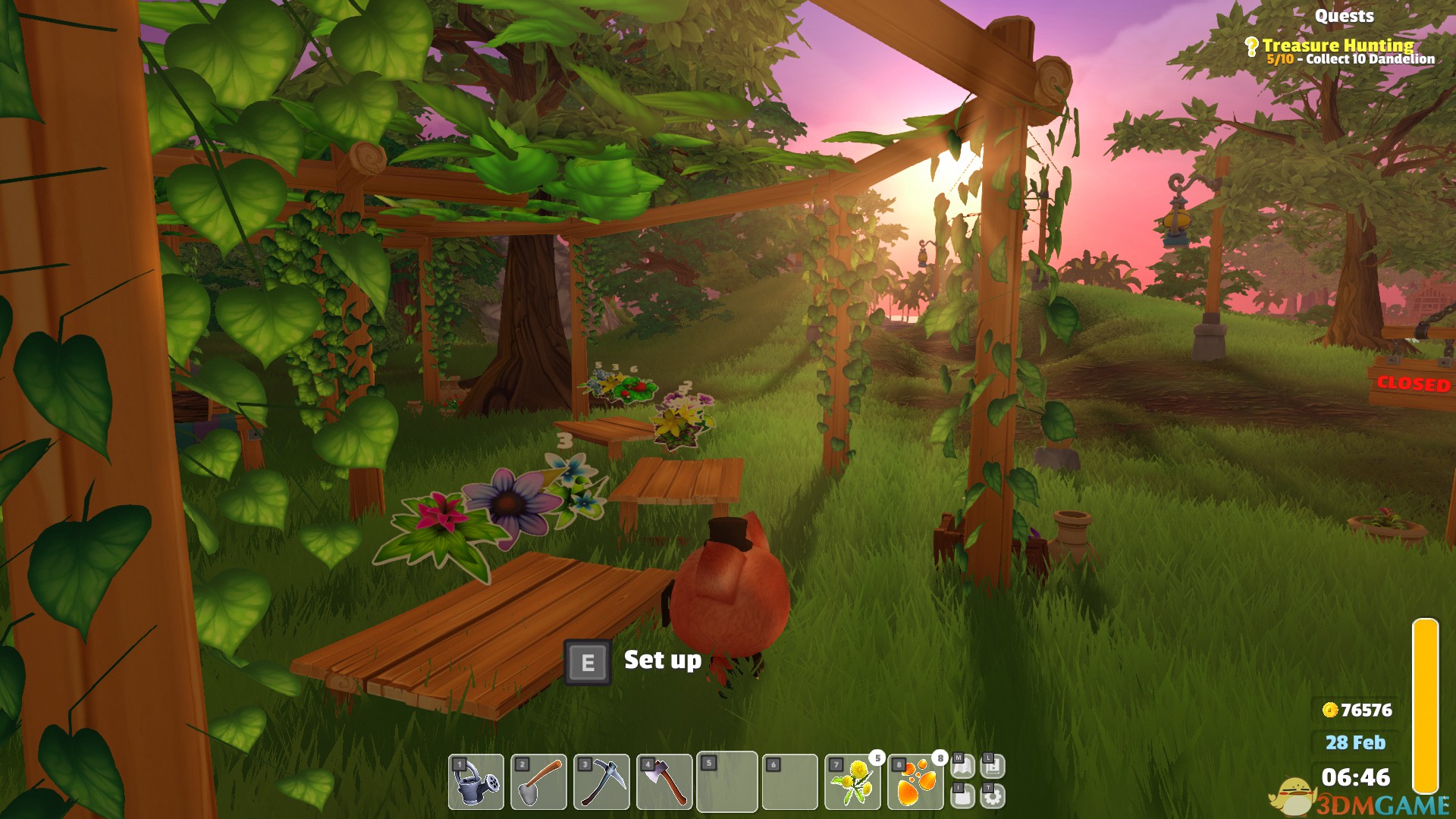
Task: Pick the dandelion stack in the hotbar
Action: (x=853, y=783)
